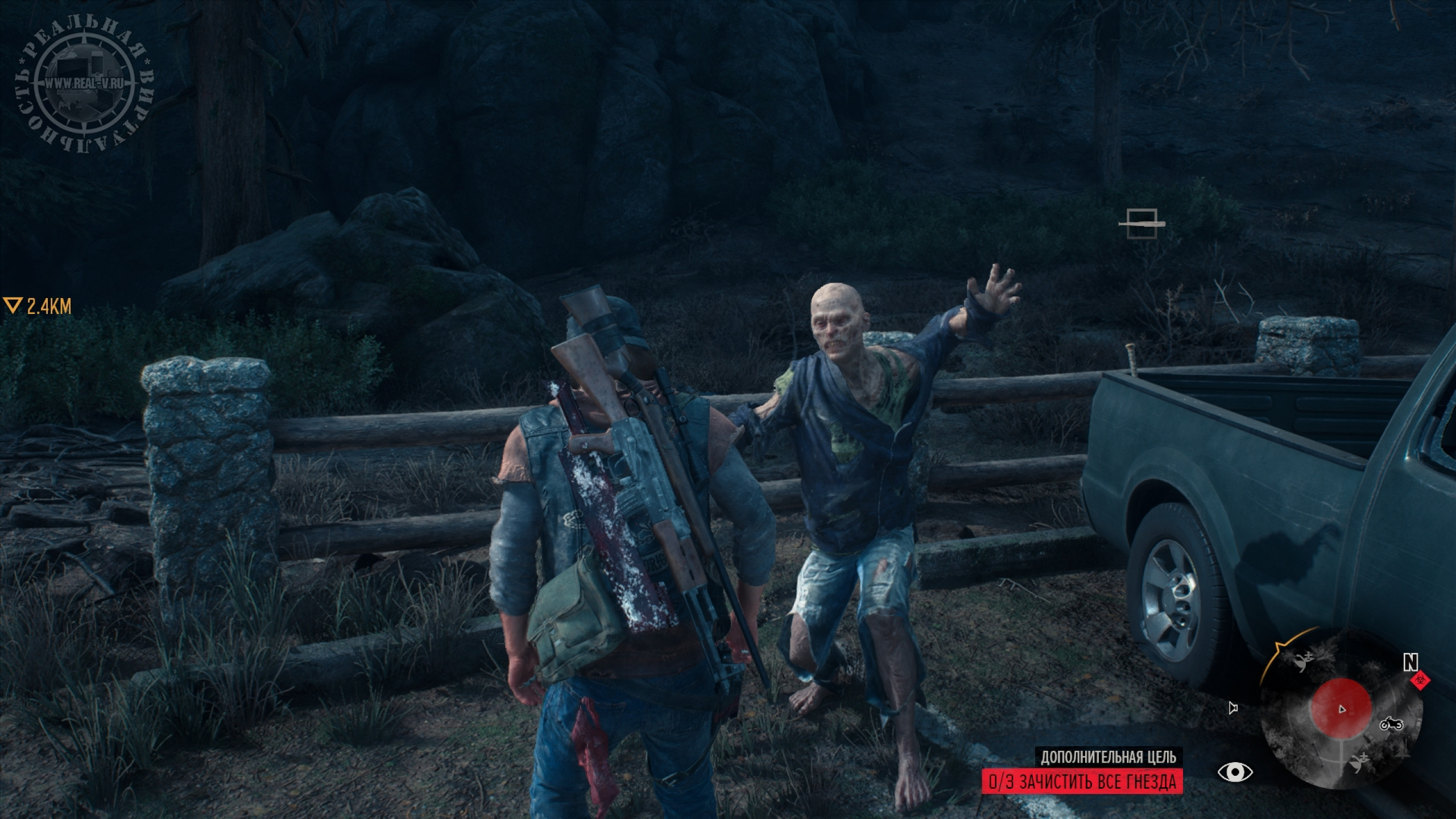
Task: Select the red objective about clearing all nests
Action: [1082, 781]
